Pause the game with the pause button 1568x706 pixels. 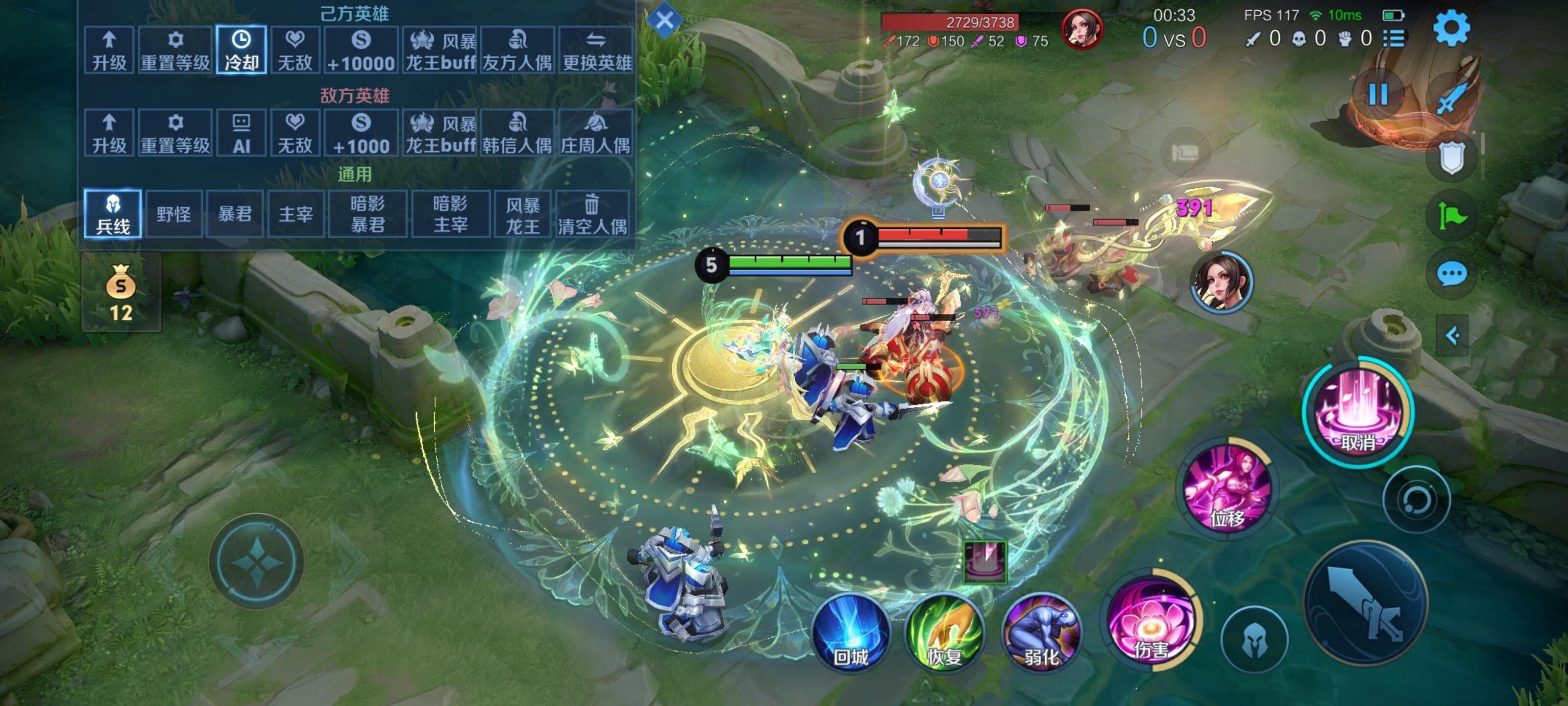click(1378, 95)
